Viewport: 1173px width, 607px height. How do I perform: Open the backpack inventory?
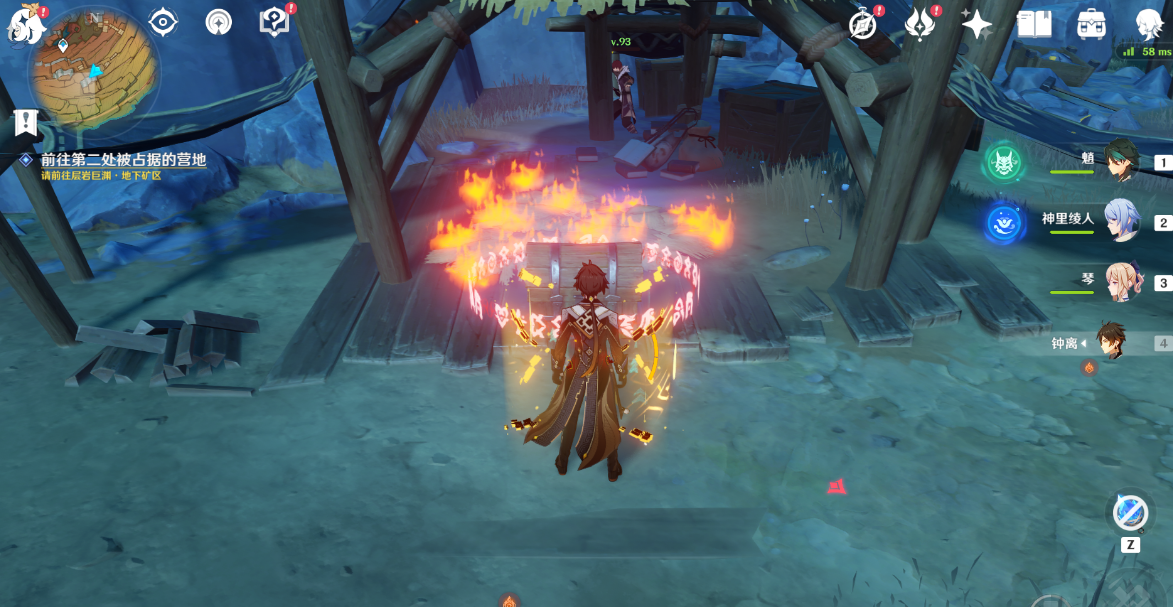pyautogui.click(x=1091, y=24)
